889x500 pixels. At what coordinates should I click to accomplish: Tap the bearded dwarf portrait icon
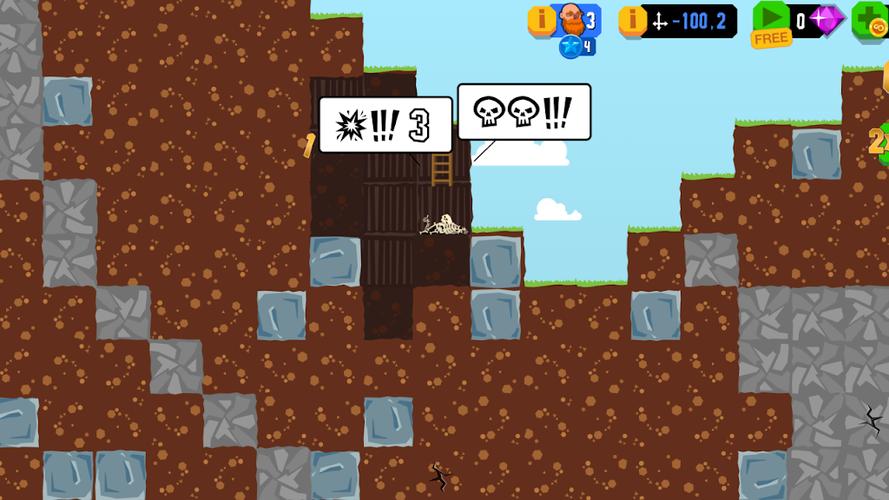pos(570,19)
